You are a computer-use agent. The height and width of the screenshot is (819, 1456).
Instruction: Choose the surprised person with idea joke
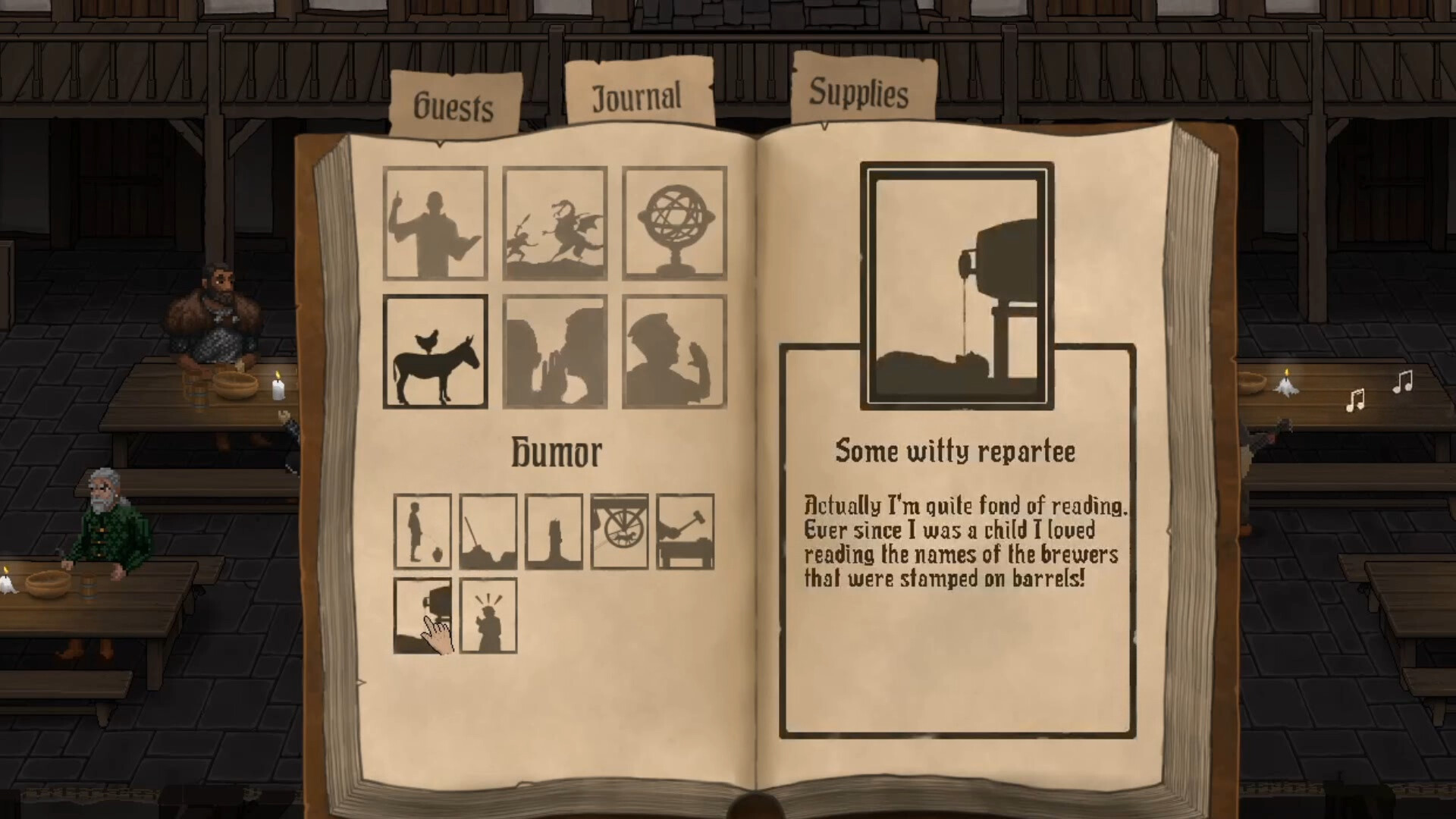click(x=489, y=616)
